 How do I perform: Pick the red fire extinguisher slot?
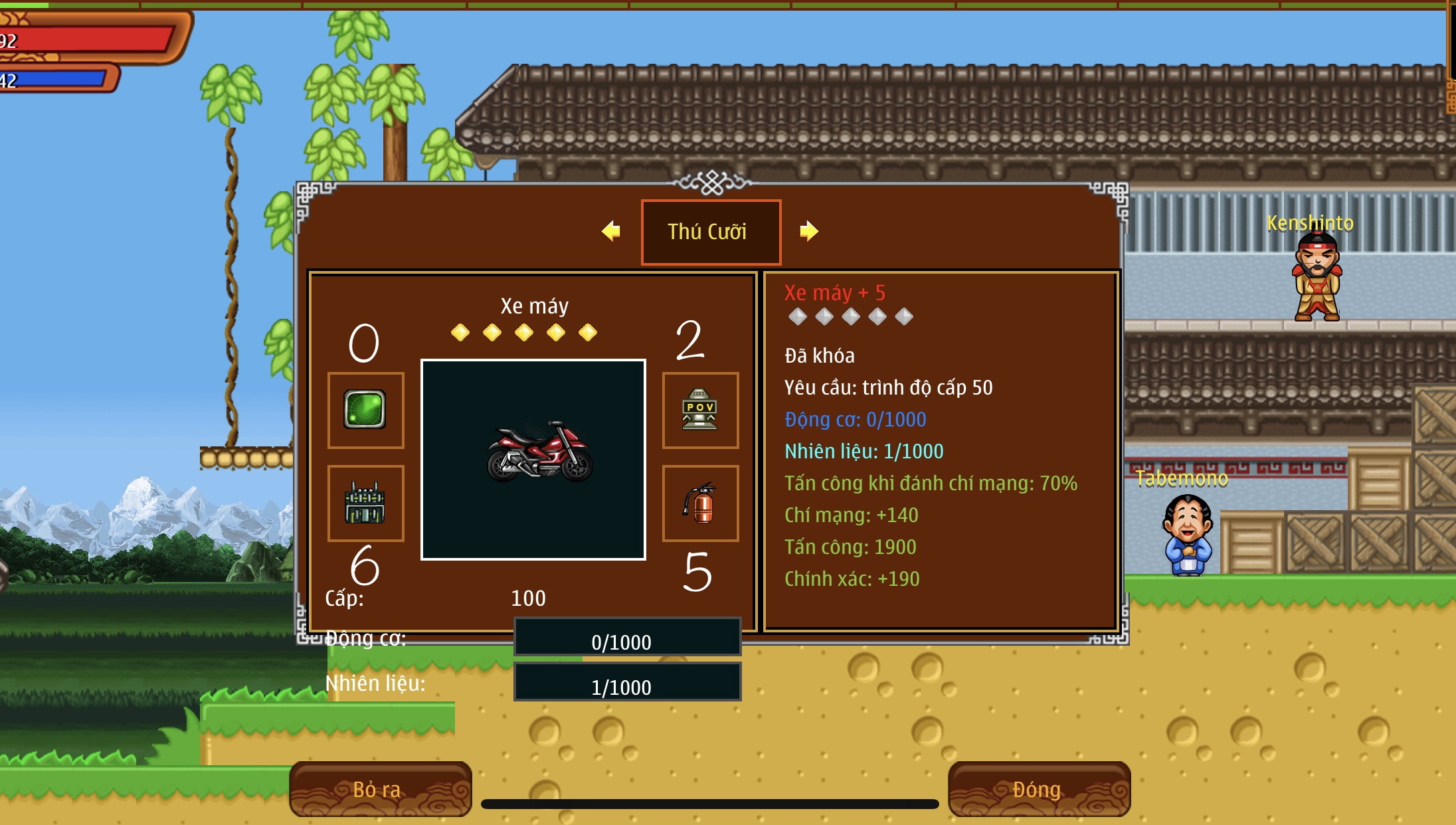pos(700,503)
